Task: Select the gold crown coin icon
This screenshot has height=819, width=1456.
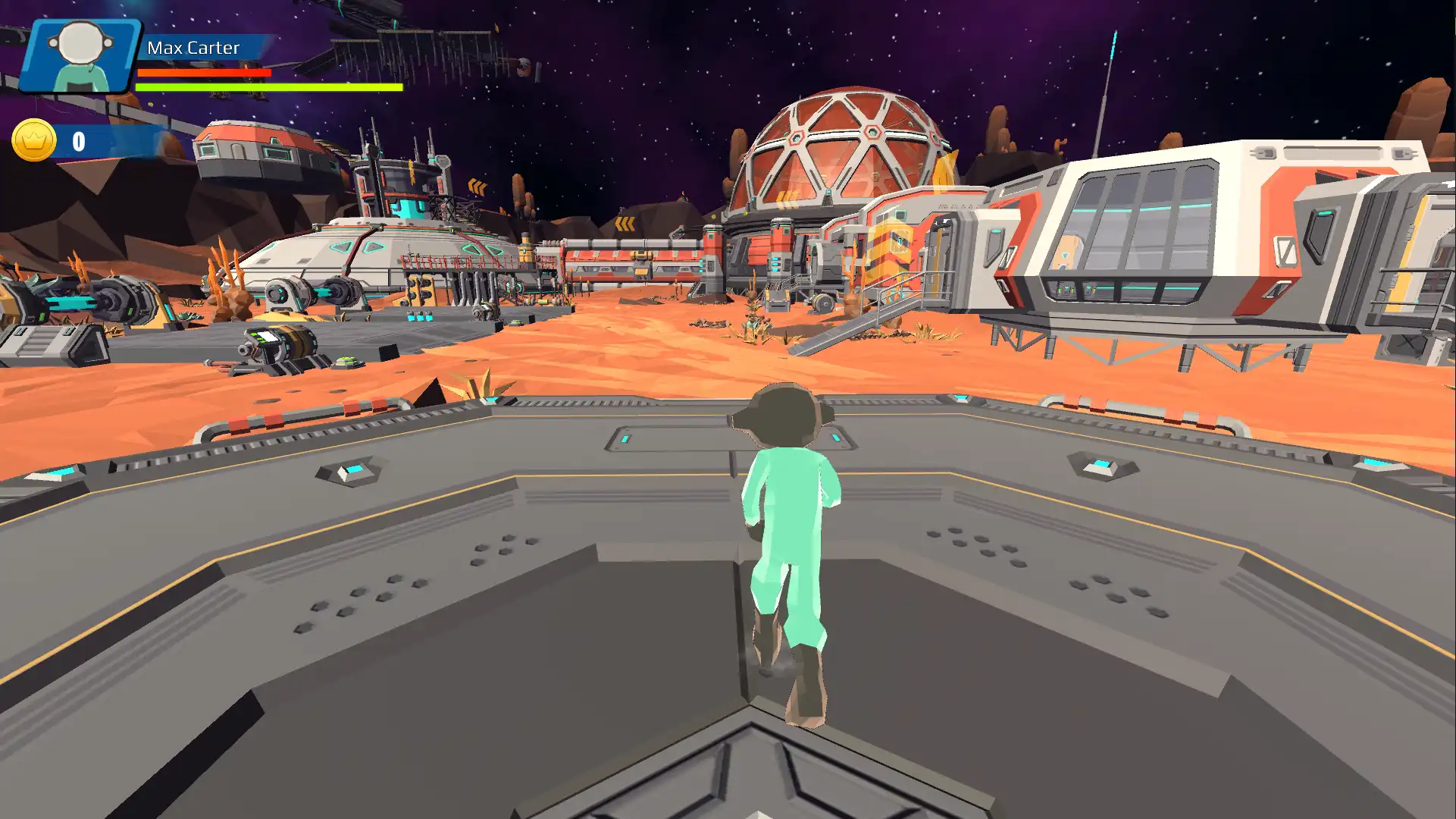Action: [x=34, y=140]
